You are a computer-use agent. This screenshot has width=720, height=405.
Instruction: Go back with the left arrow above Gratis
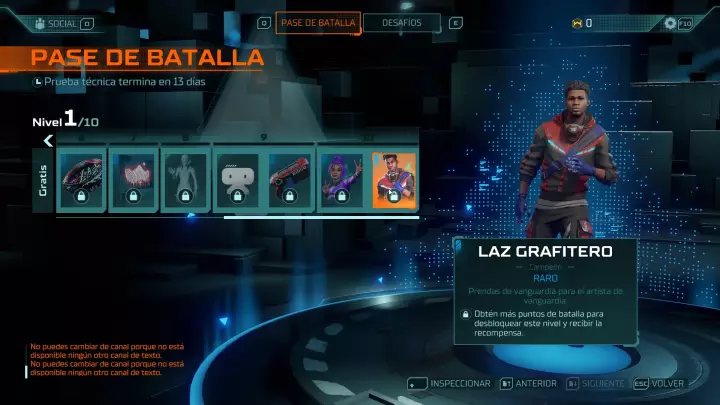pyautogui.click(x=48, y=141)
